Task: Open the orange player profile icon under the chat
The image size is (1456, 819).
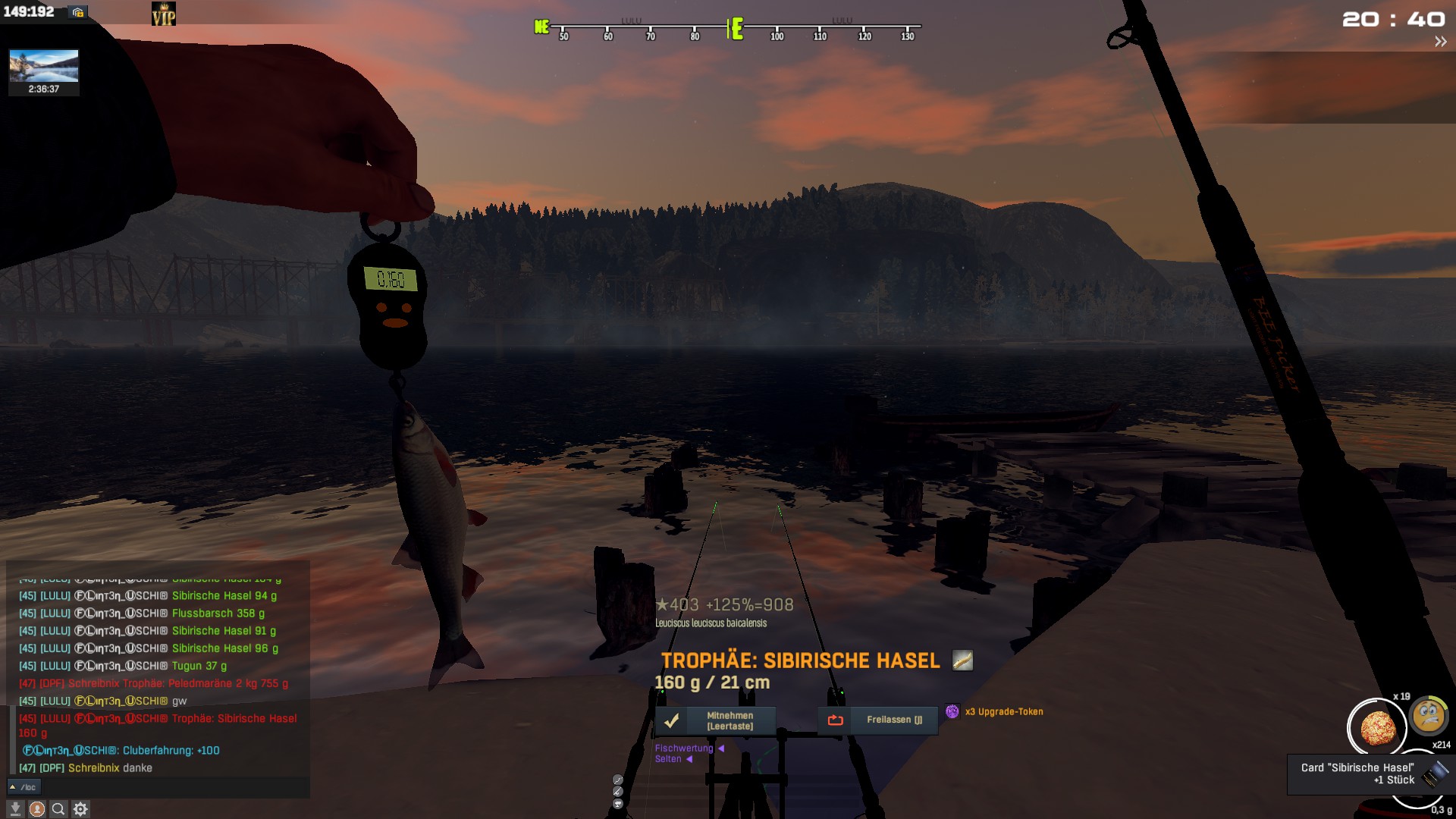Action: (36, 809)
